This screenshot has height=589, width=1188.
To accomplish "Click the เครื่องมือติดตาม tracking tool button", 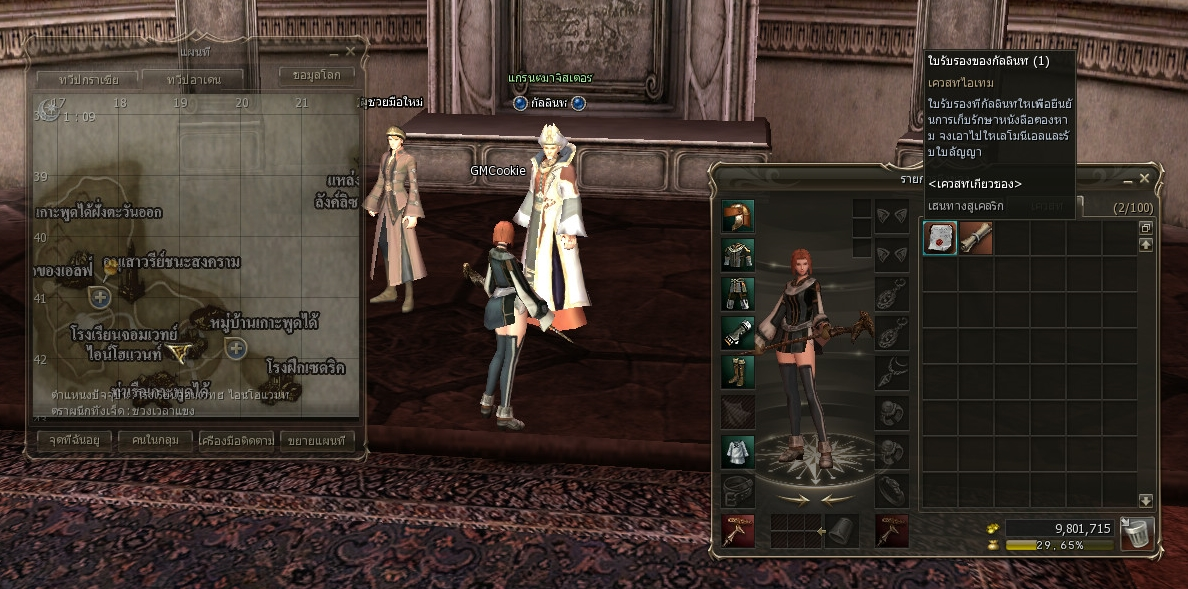I will tap(236, 440).
